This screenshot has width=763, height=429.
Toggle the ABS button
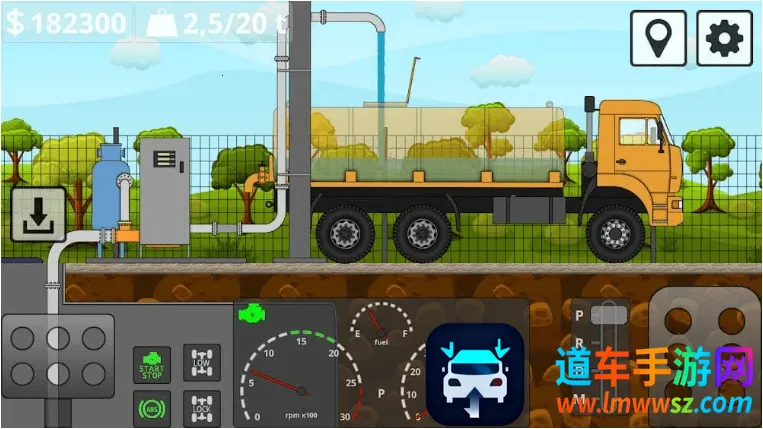point(151,408)
